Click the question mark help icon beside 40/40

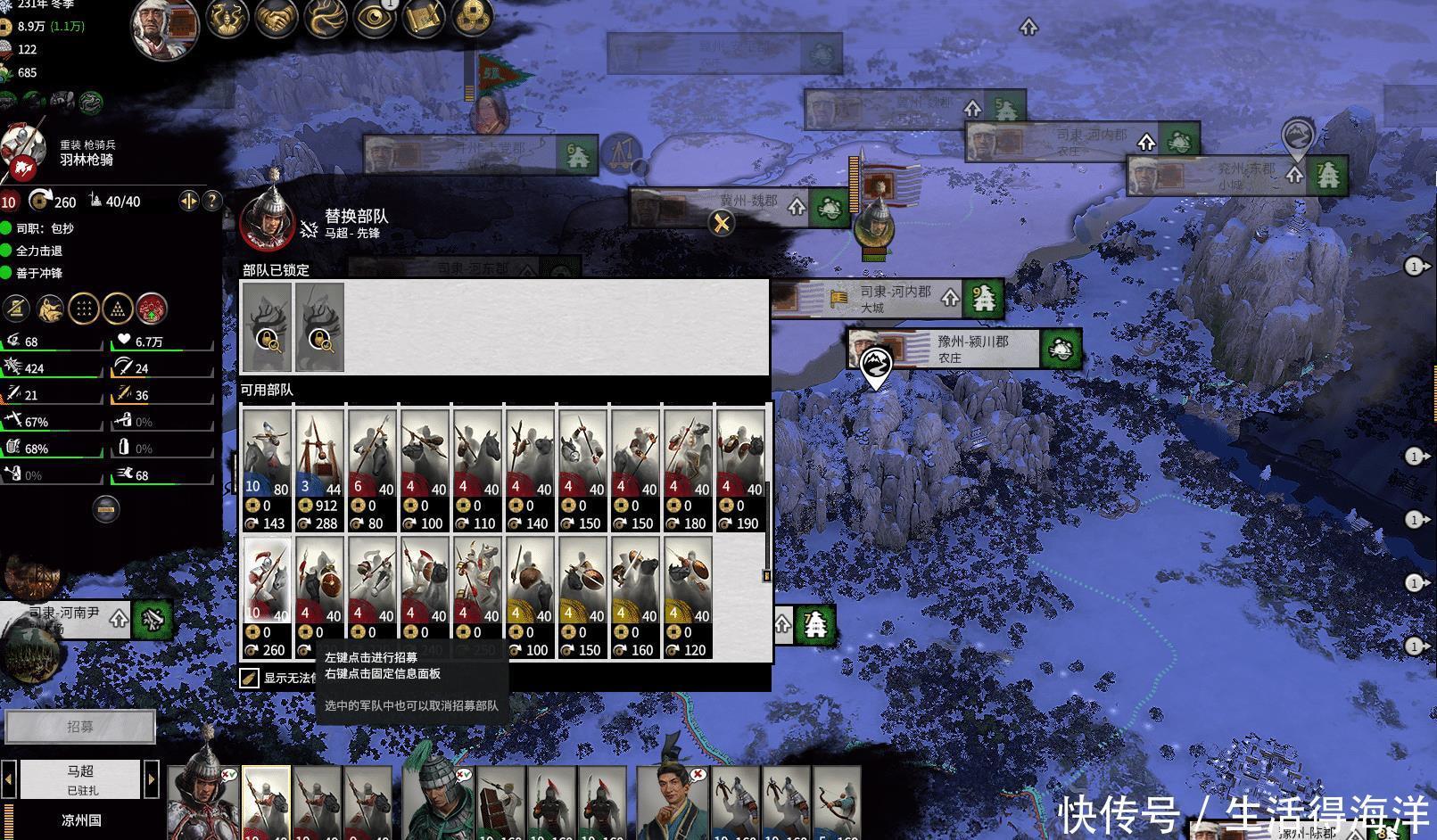tap(211, 202)
